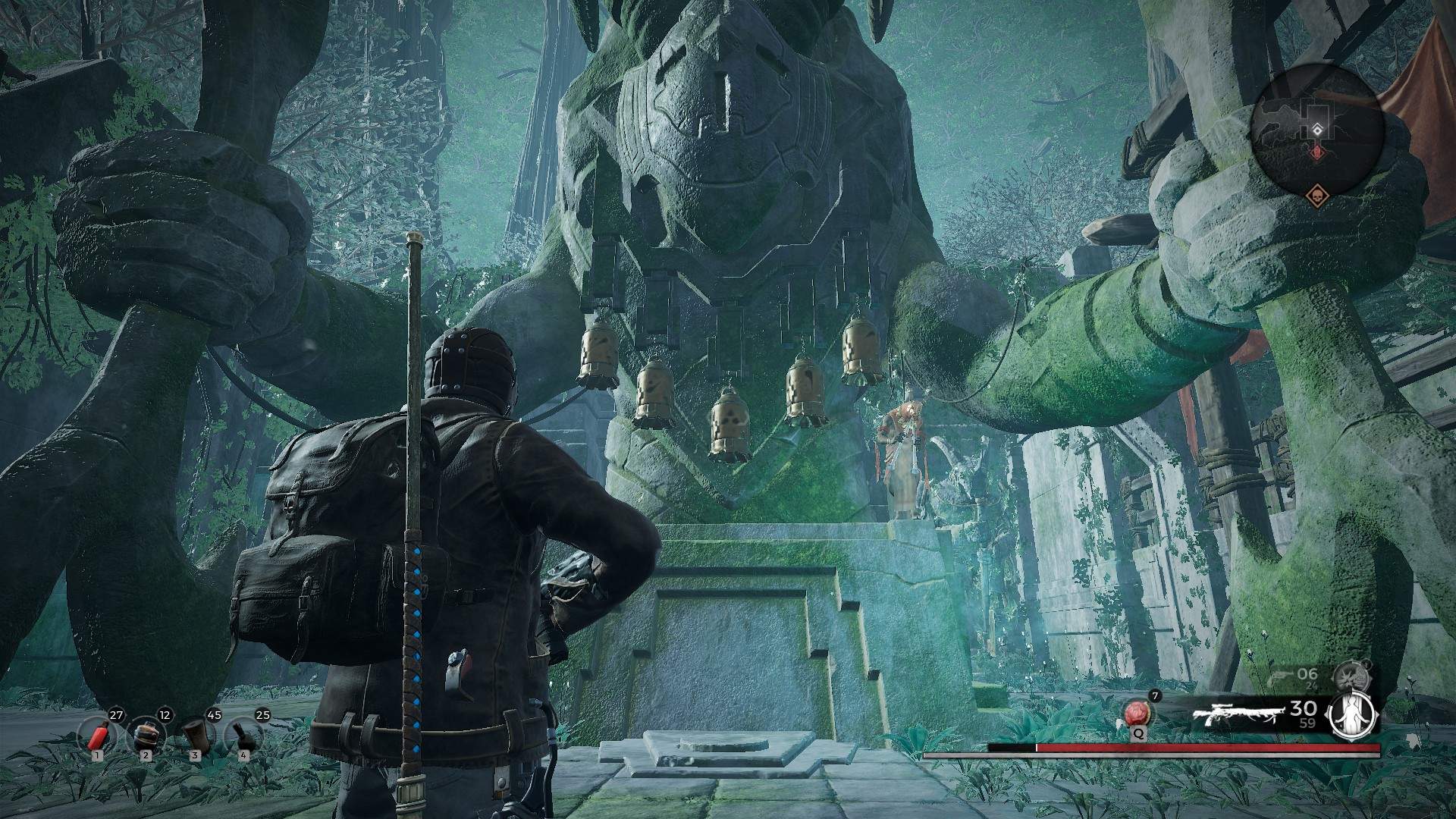Image resolution: width=1456 pixels, height=819 pixels.
Task: Click the orange skull danger marker below the minimap
Action: click(1317, 195)
